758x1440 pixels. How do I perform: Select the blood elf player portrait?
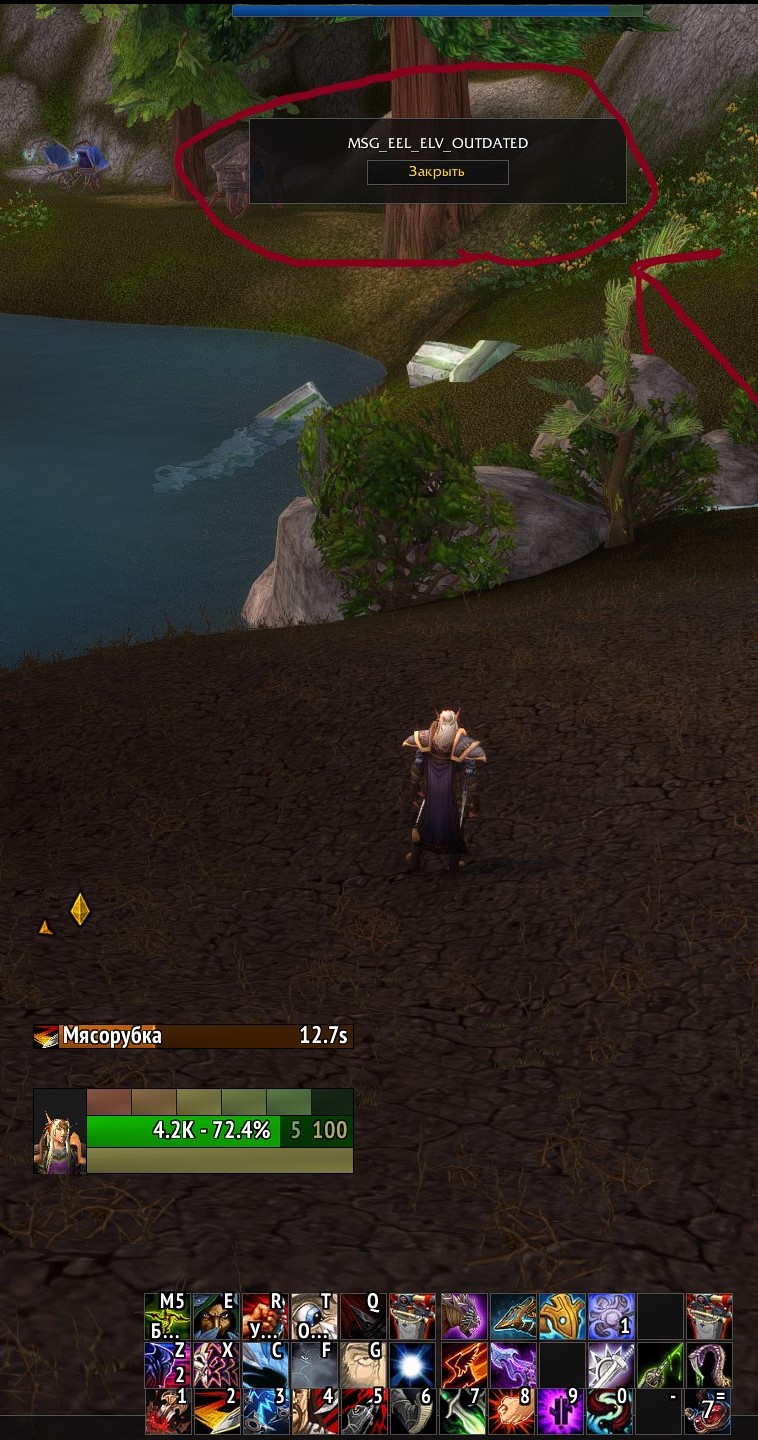point(59,1131)
